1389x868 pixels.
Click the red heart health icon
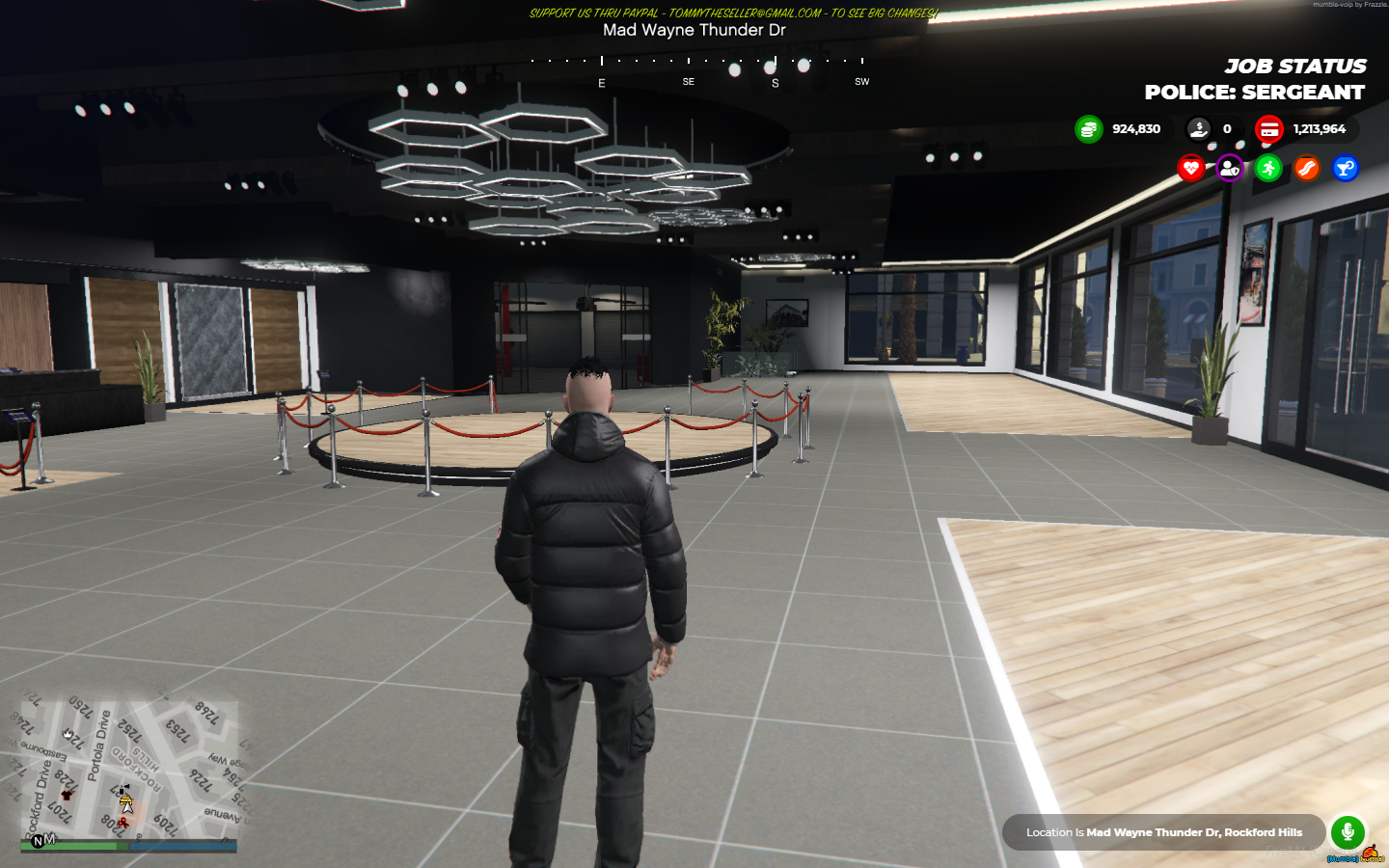1191,169
